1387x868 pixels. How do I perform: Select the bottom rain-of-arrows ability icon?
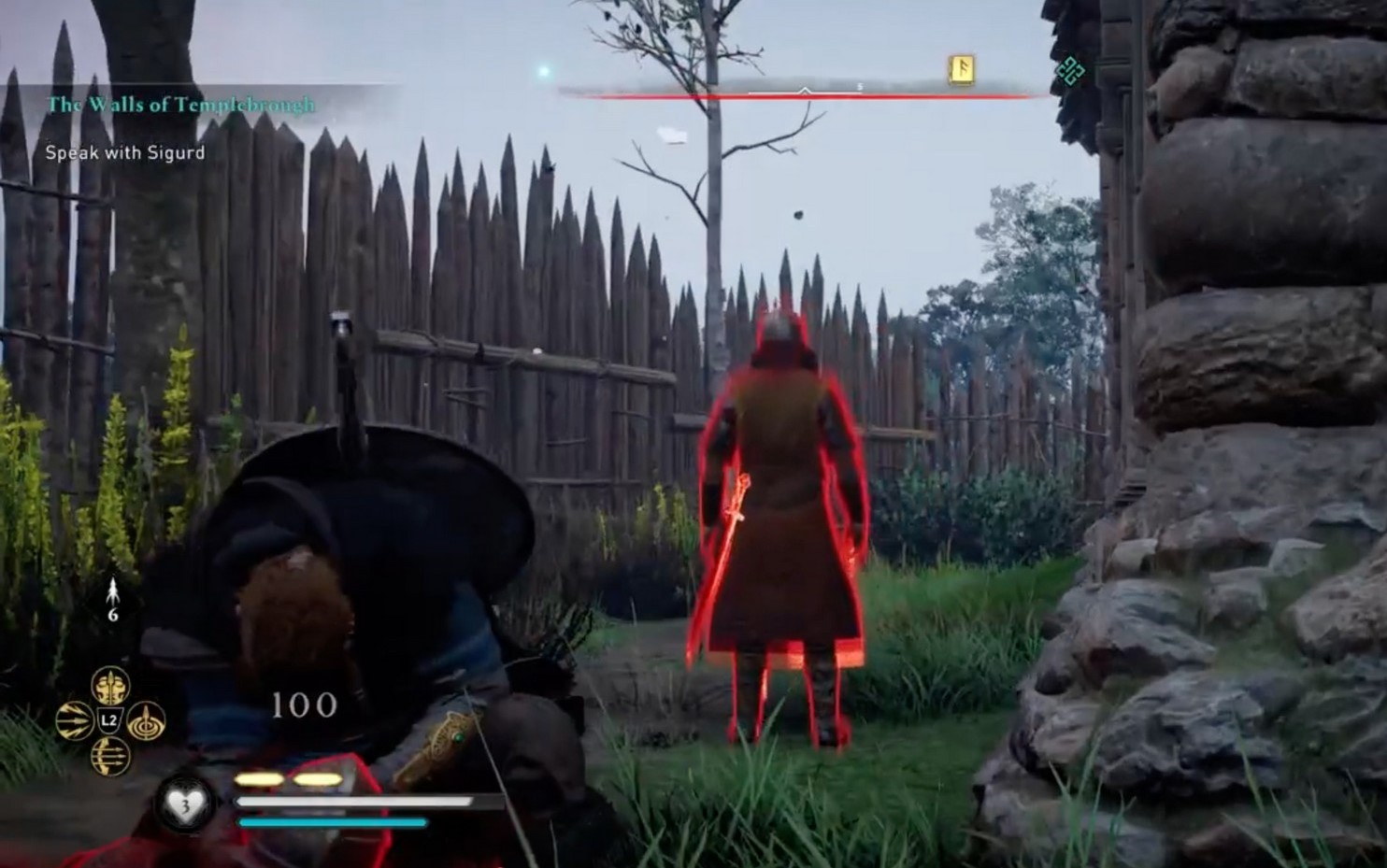111,757
